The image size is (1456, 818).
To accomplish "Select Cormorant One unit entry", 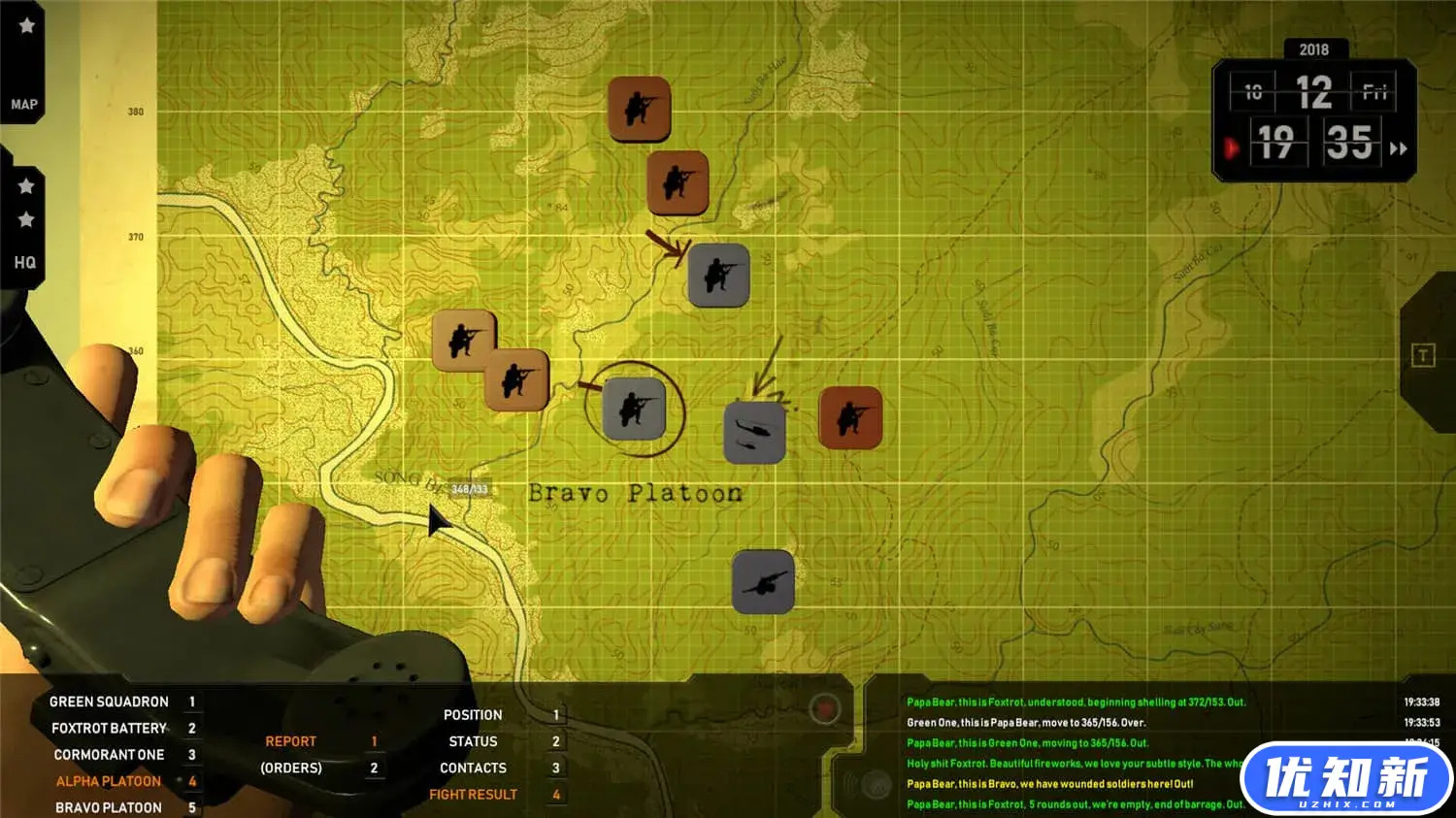I will [x=109, y=755].
